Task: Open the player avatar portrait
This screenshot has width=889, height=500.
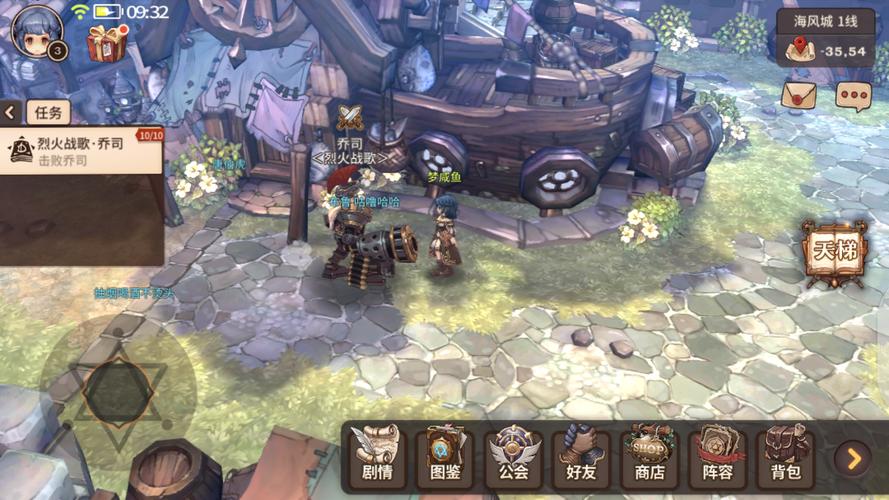Action: 36,31
